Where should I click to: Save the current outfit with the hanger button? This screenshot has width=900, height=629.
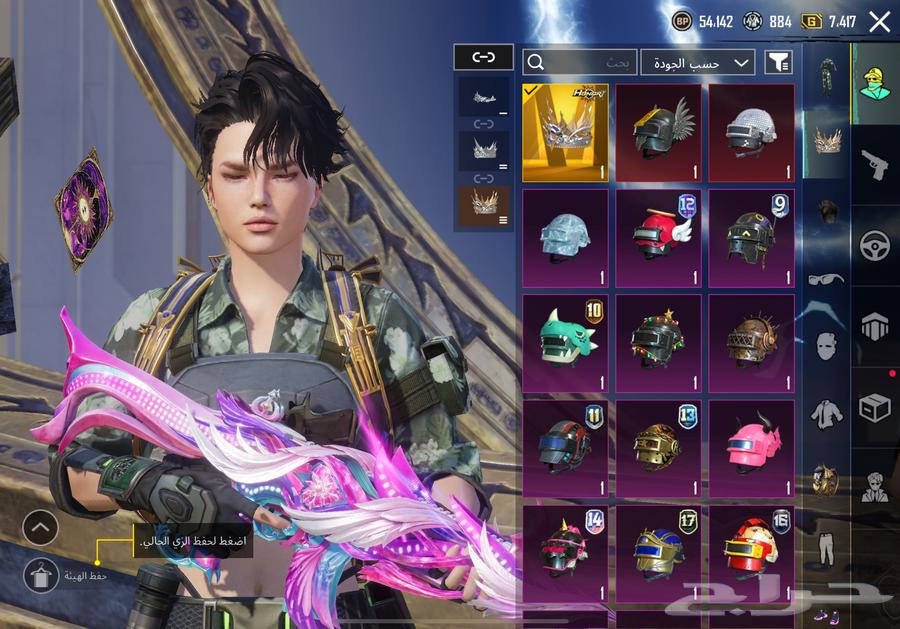[x=41, y=575]
